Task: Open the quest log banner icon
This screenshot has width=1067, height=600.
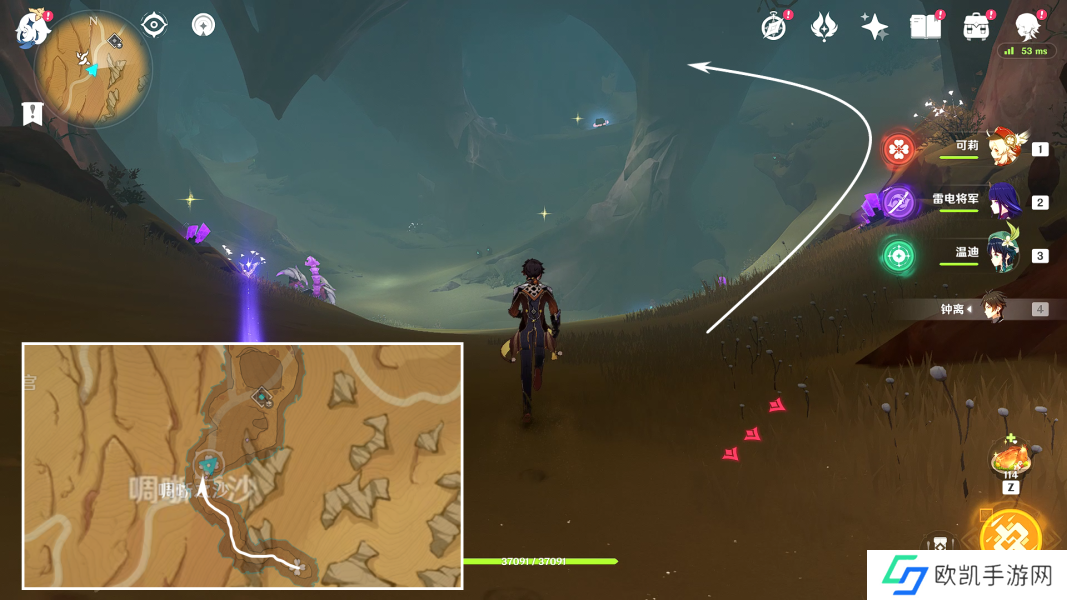Action: click(32, 113)
